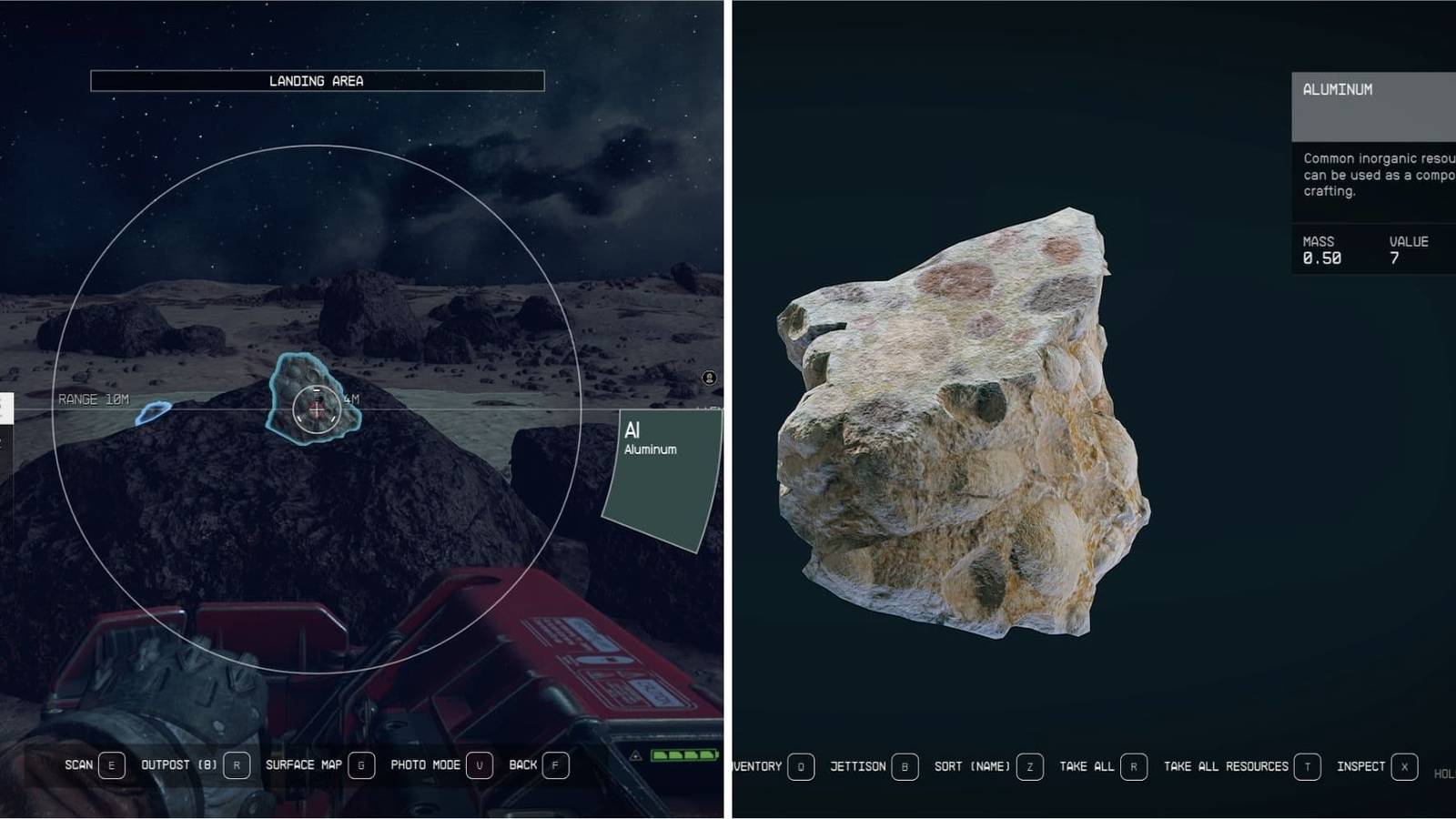Toggle Inspect view of the aluminum item
The image size is (1456, 819).
pos(1361,766)
